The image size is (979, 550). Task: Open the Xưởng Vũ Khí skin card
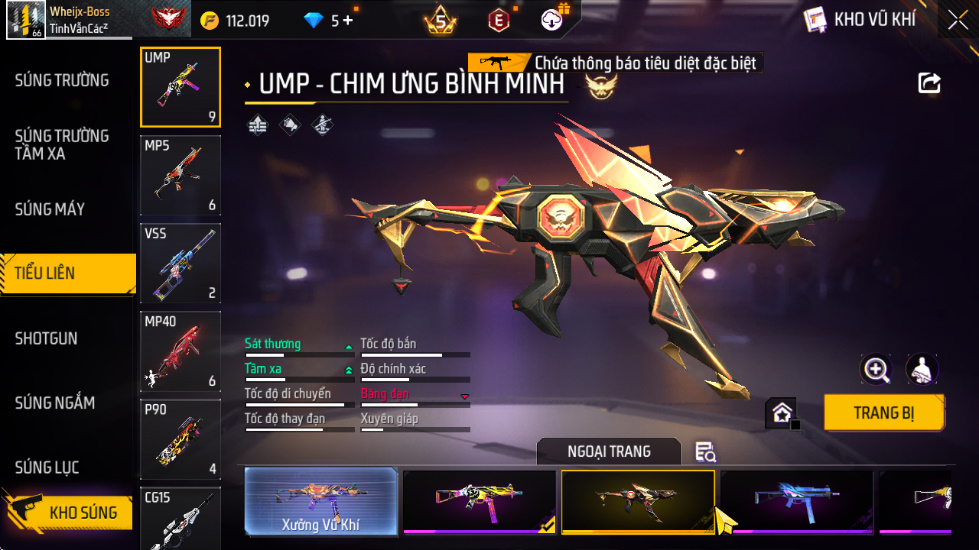(321, 501)
